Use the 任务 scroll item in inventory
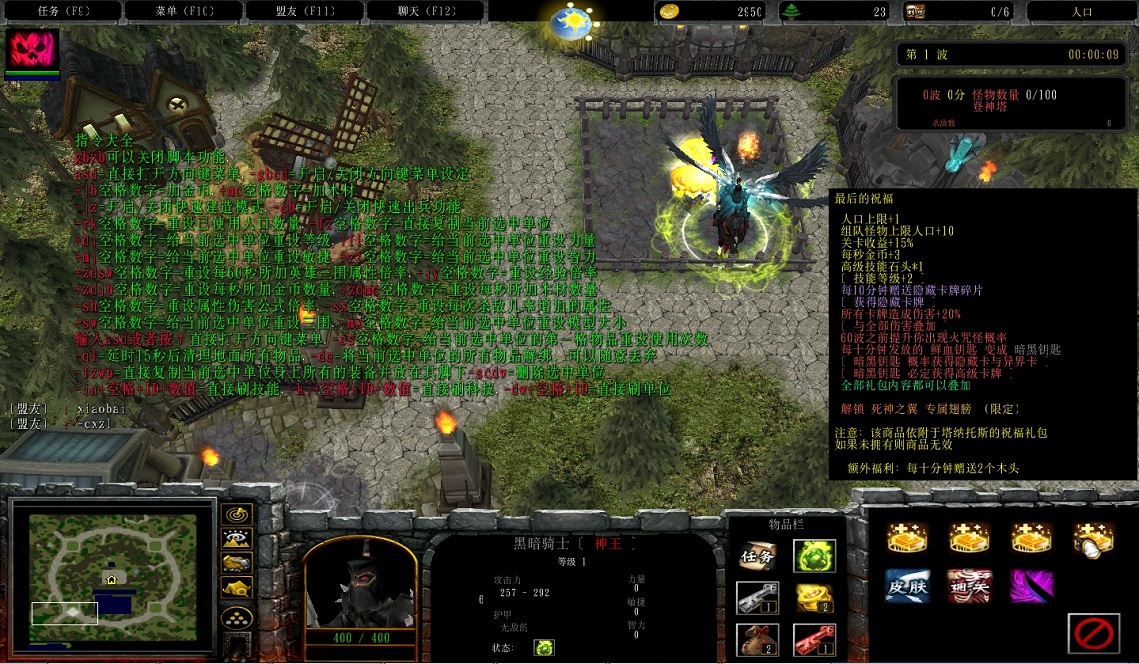Viewport: 1139px width, 664px height. pyautogui.click(x=757, y=557)
